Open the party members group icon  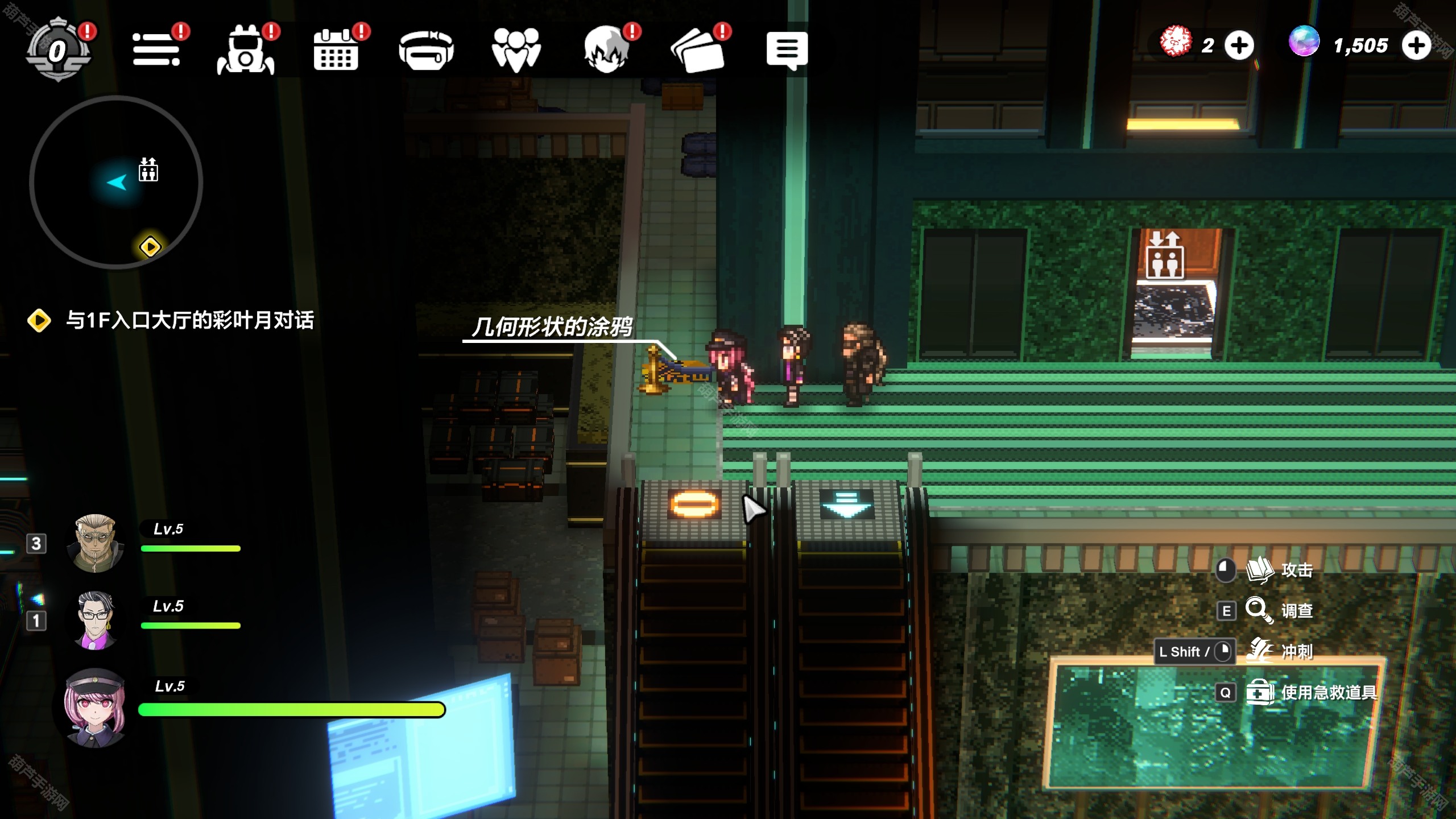point(516,49)
